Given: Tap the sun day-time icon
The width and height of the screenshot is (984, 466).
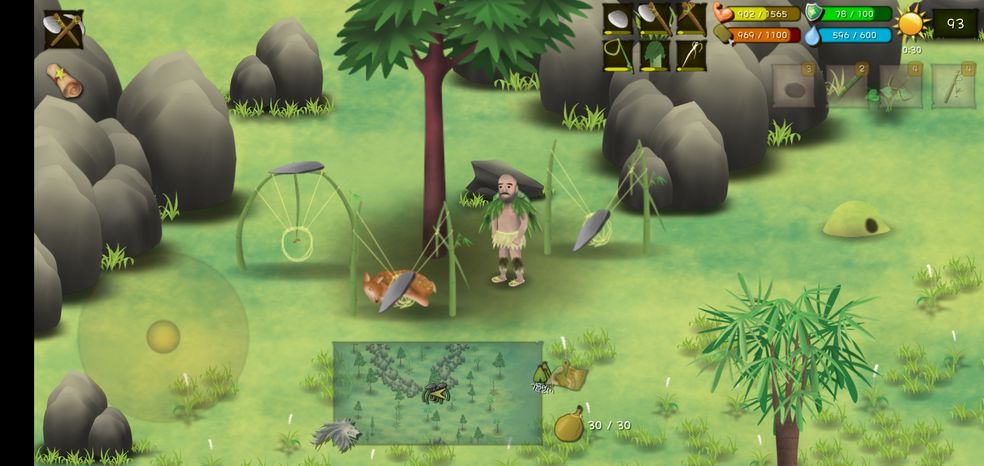Looking at the screenshot, I should [x=911, y=23].
